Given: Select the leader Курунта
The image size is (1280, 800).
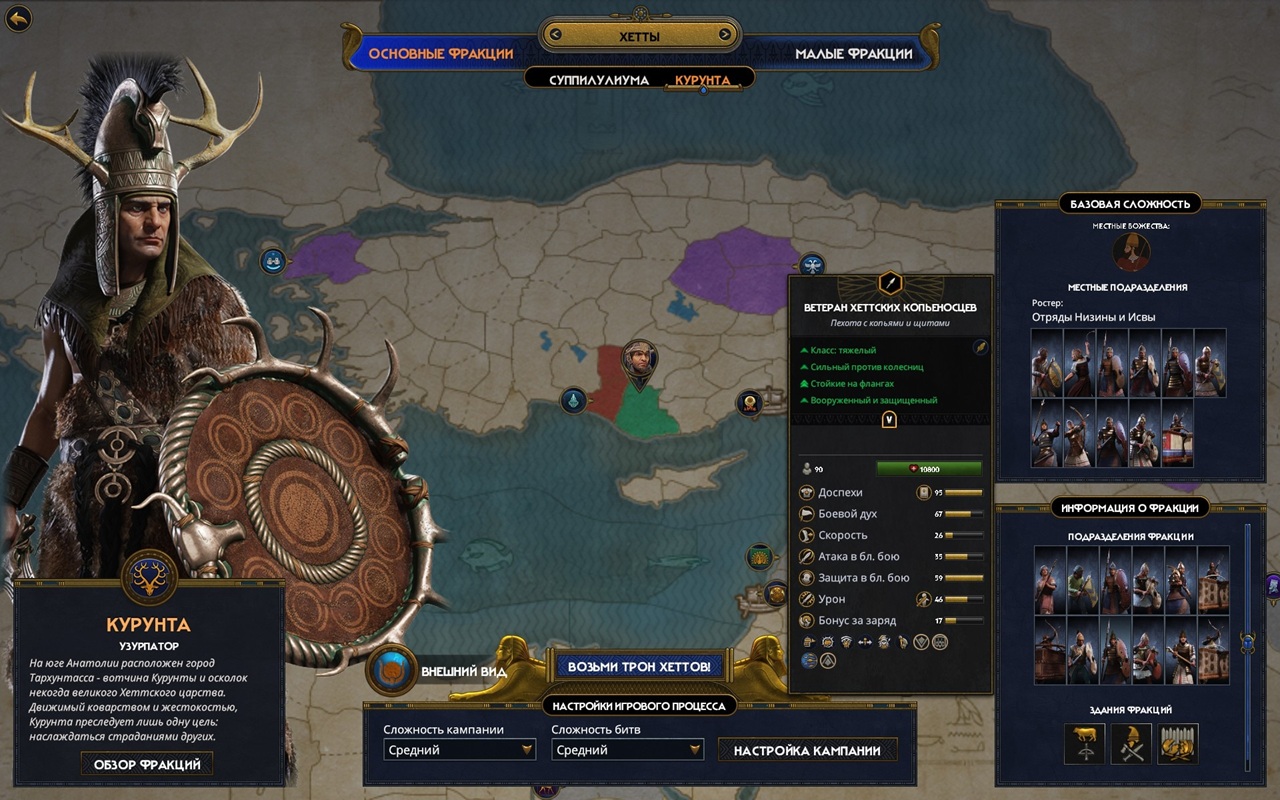Looking at the screenshot, I should 703,80.
